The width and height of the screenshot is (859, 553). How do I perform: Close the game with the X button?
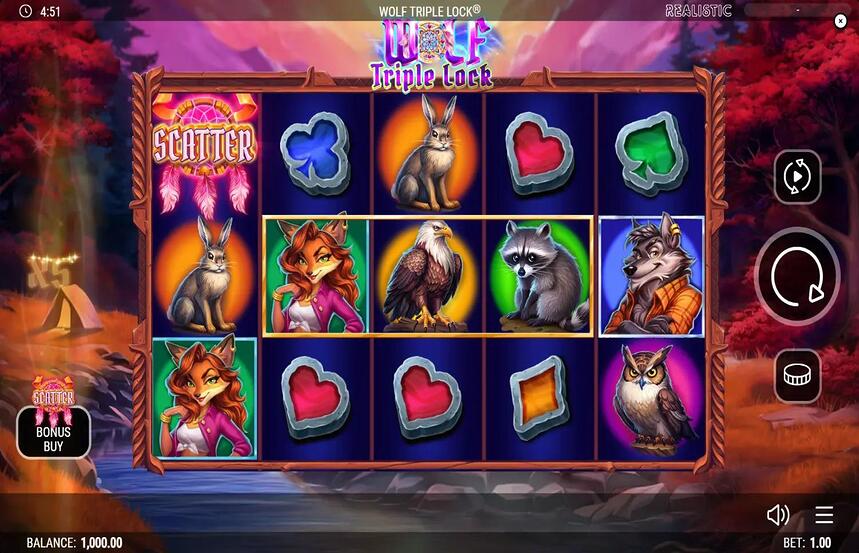[x=840, y=20]
